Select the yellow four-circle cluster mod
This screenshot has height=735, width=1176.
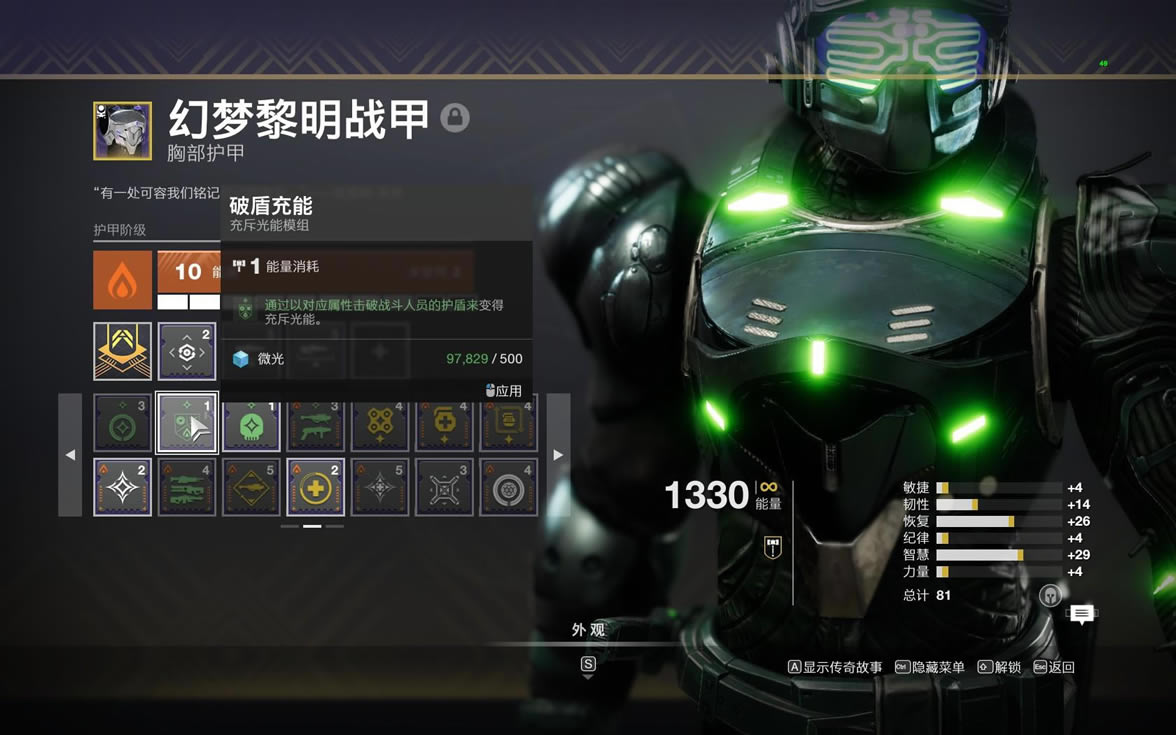380,423
